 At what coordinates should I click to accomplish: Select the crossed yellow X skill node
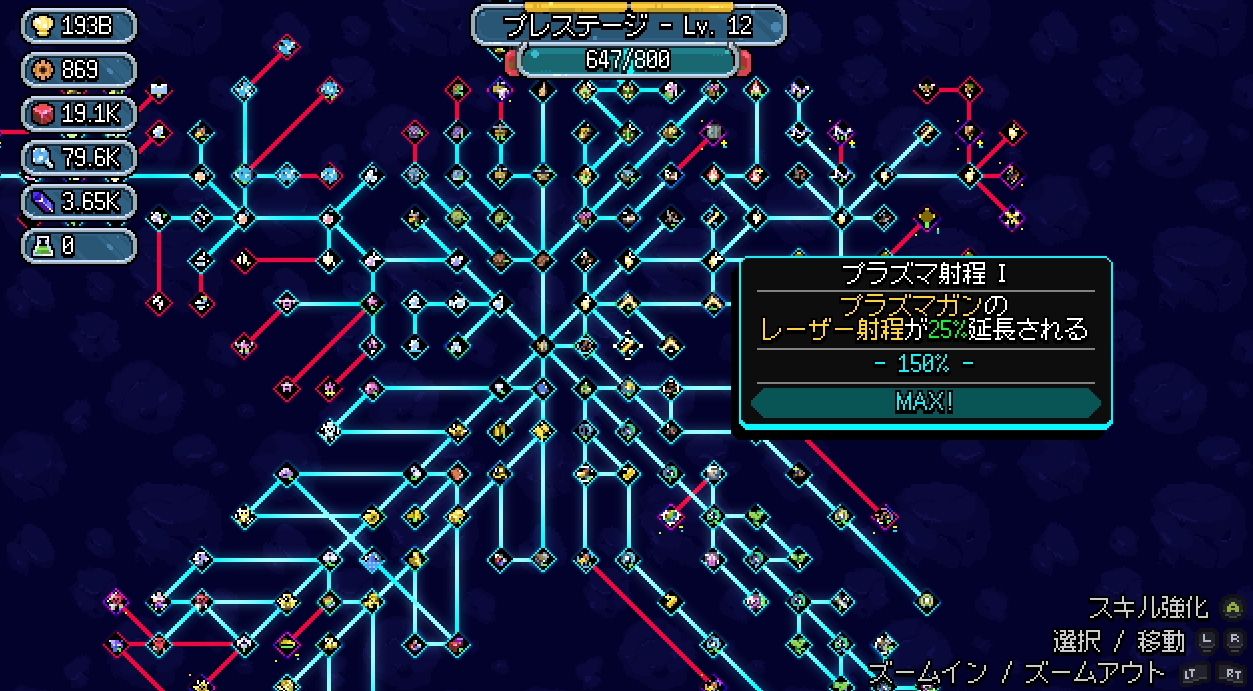coord(1012,217)
